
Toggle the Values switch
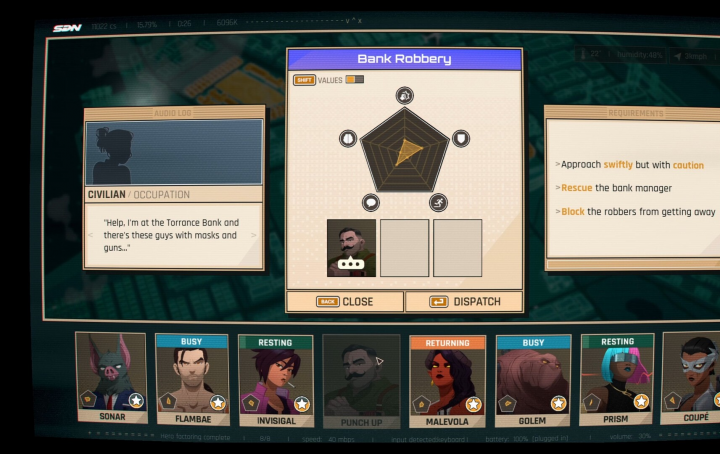(354, 80)
